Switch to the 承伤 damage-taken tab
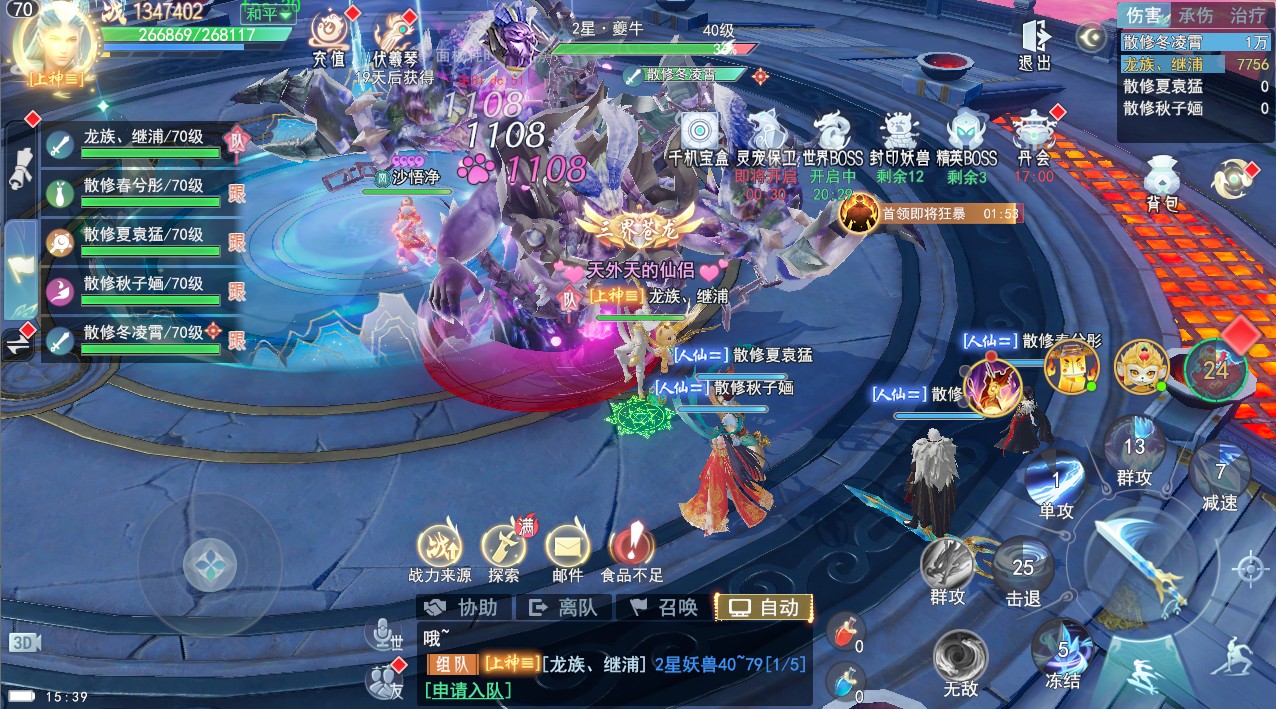1276x709 pixels. point(1195,16)
